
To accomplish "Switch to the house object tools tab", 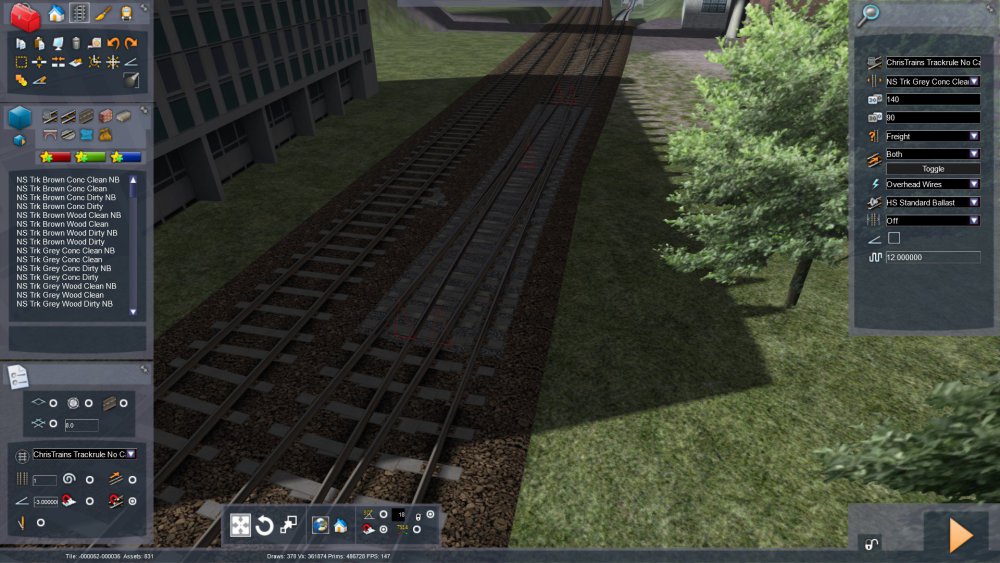I will 56,13.
